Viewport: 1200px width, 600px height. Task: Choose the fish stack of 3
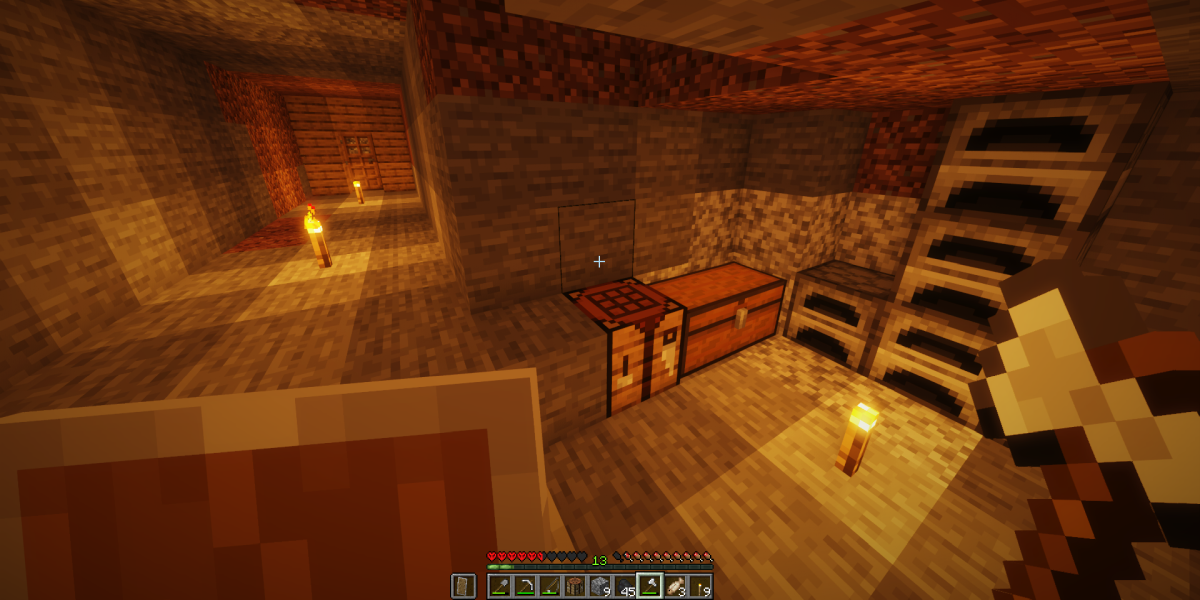tap(674, 586)
